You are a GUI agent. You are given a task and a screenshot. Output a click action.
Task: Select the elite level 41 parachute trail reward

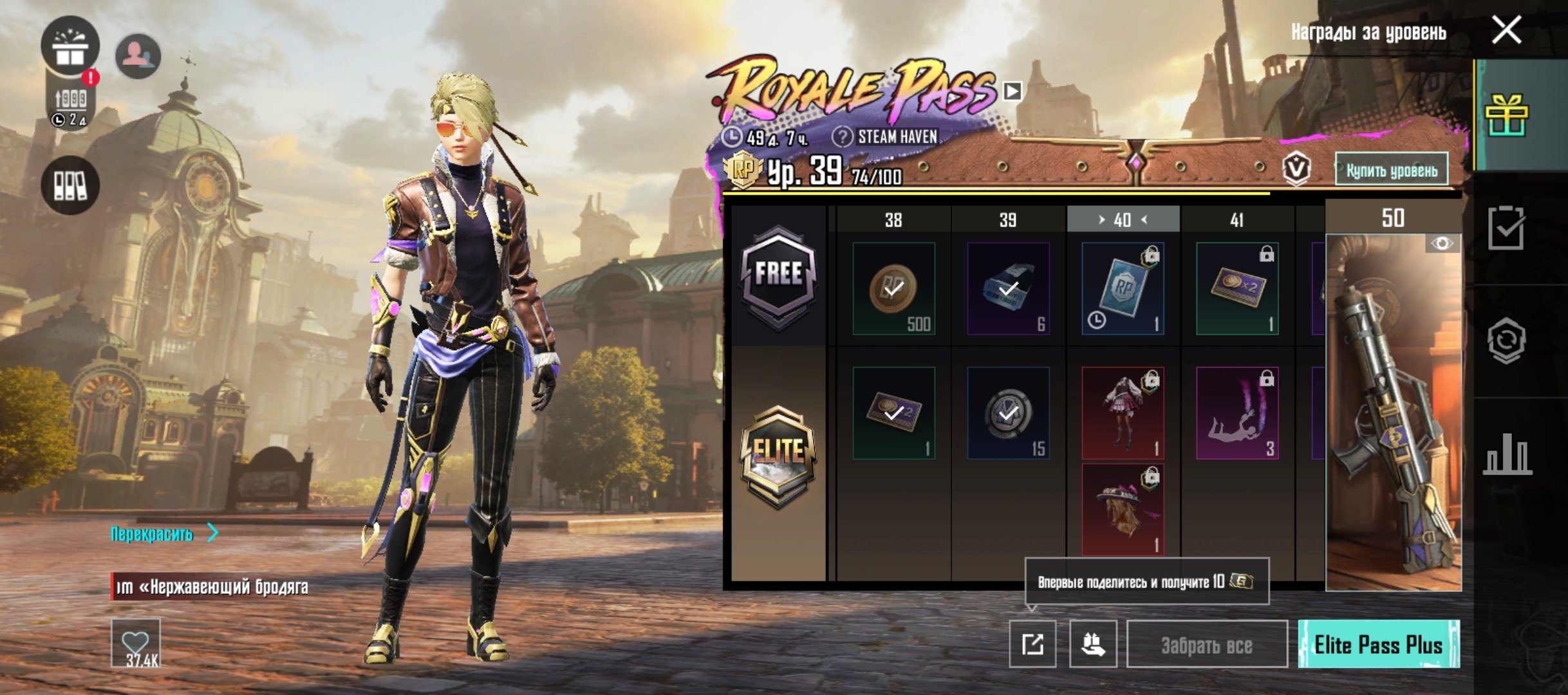1237,412
